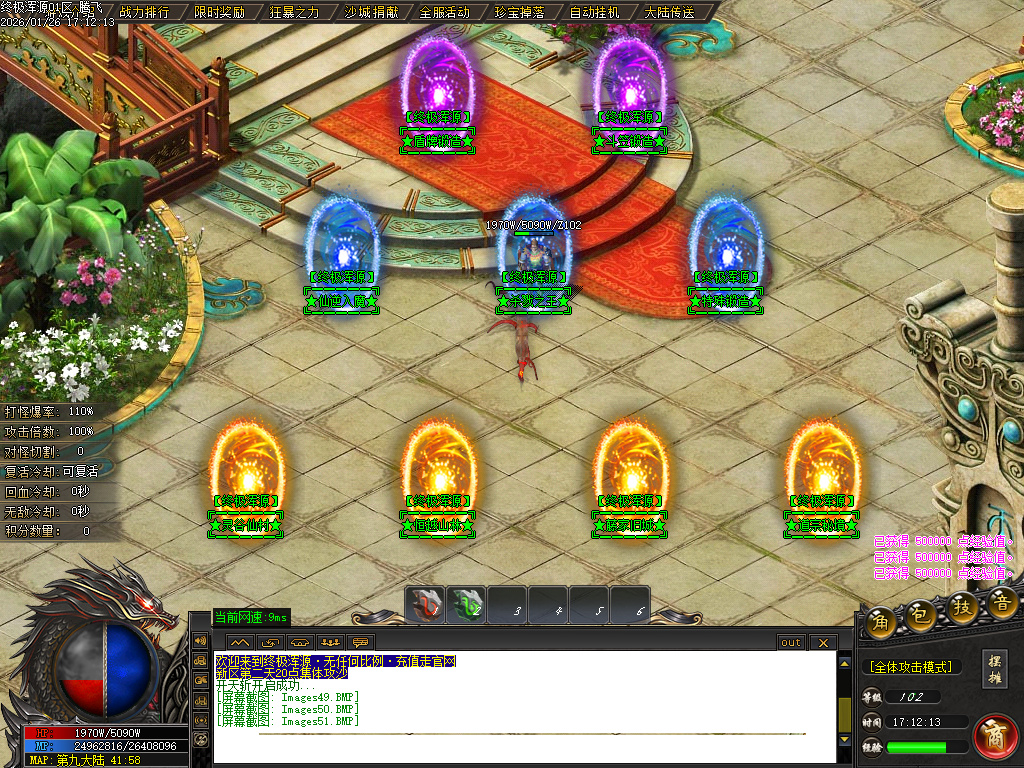The height and width of the screenshot is (768, 1024).
Task: Click the 音 sound button
Action: point(1003,601)
